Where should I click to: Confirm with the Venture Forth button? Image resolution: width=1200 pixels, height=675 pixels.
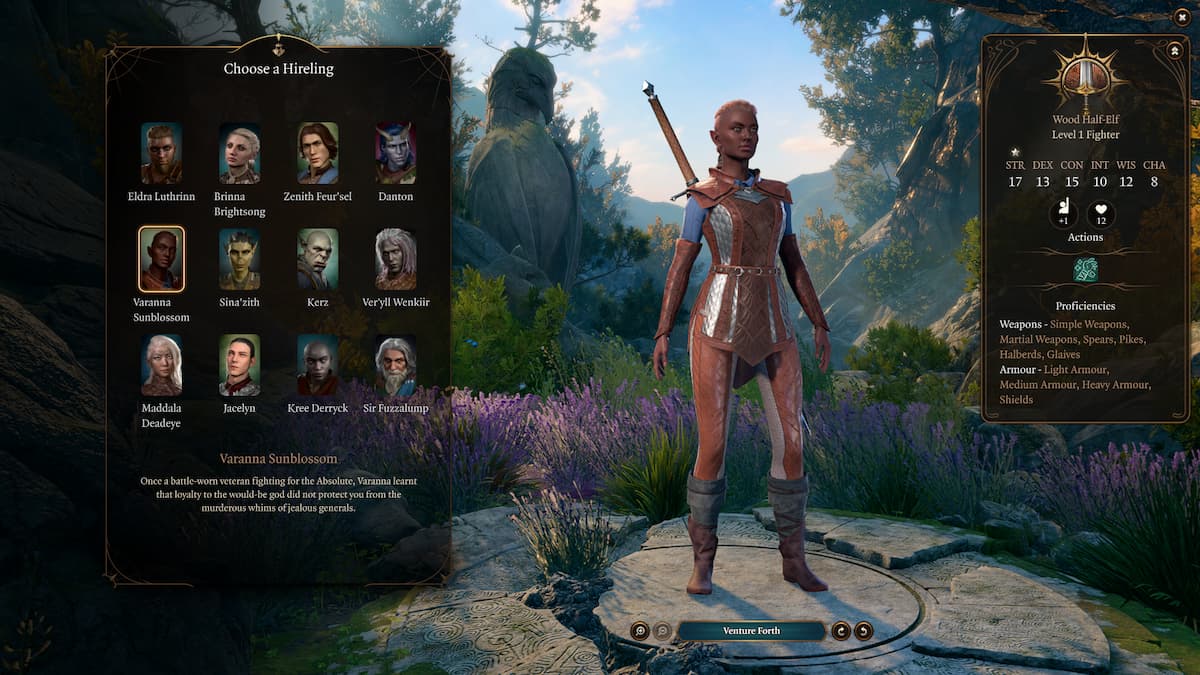[x=751, y=631]
